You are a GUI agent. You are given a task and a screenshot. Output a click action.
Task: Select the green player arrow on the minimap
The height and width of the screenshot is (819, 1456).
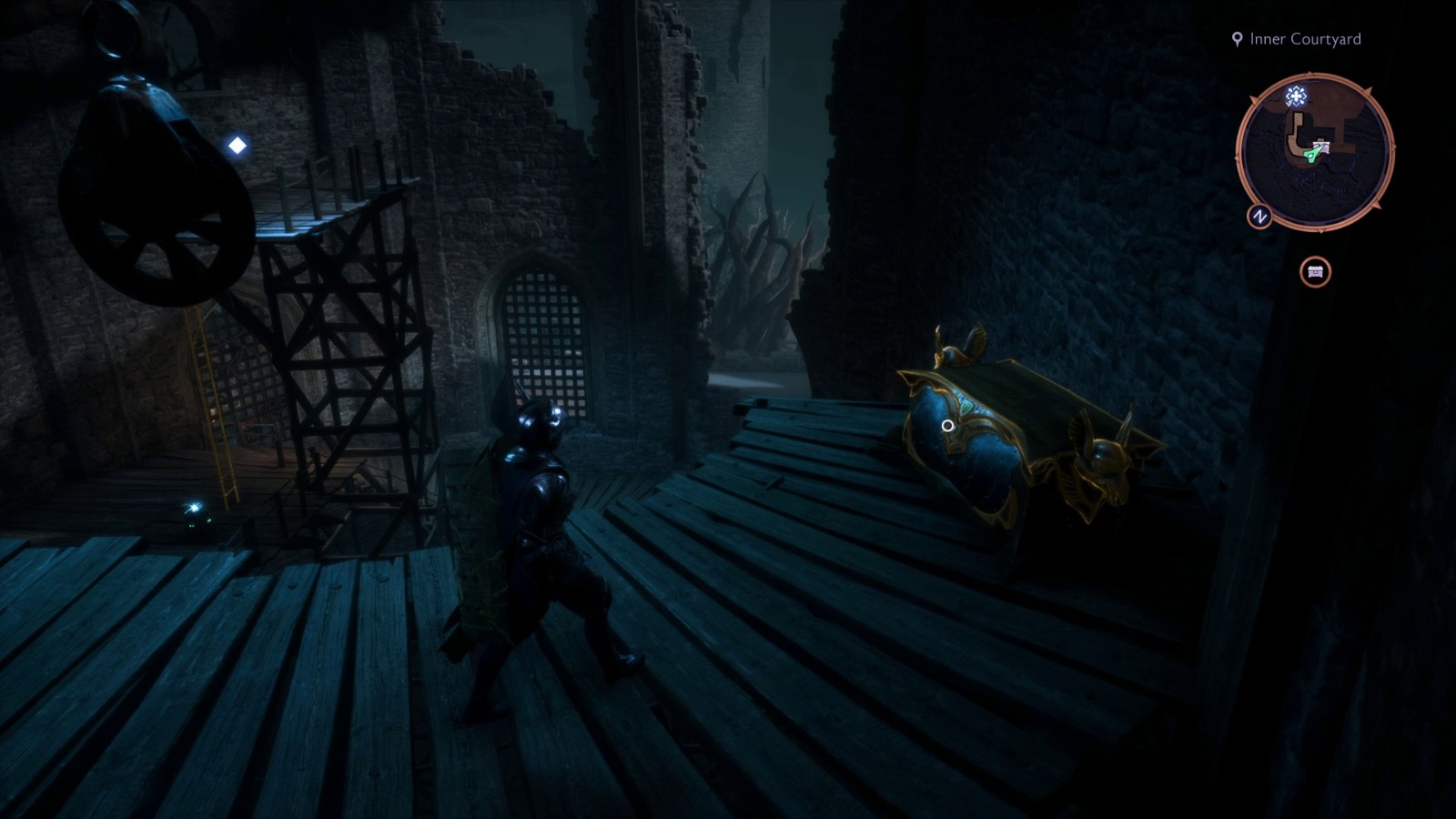pyautogui.click(x=1313, y=154)
